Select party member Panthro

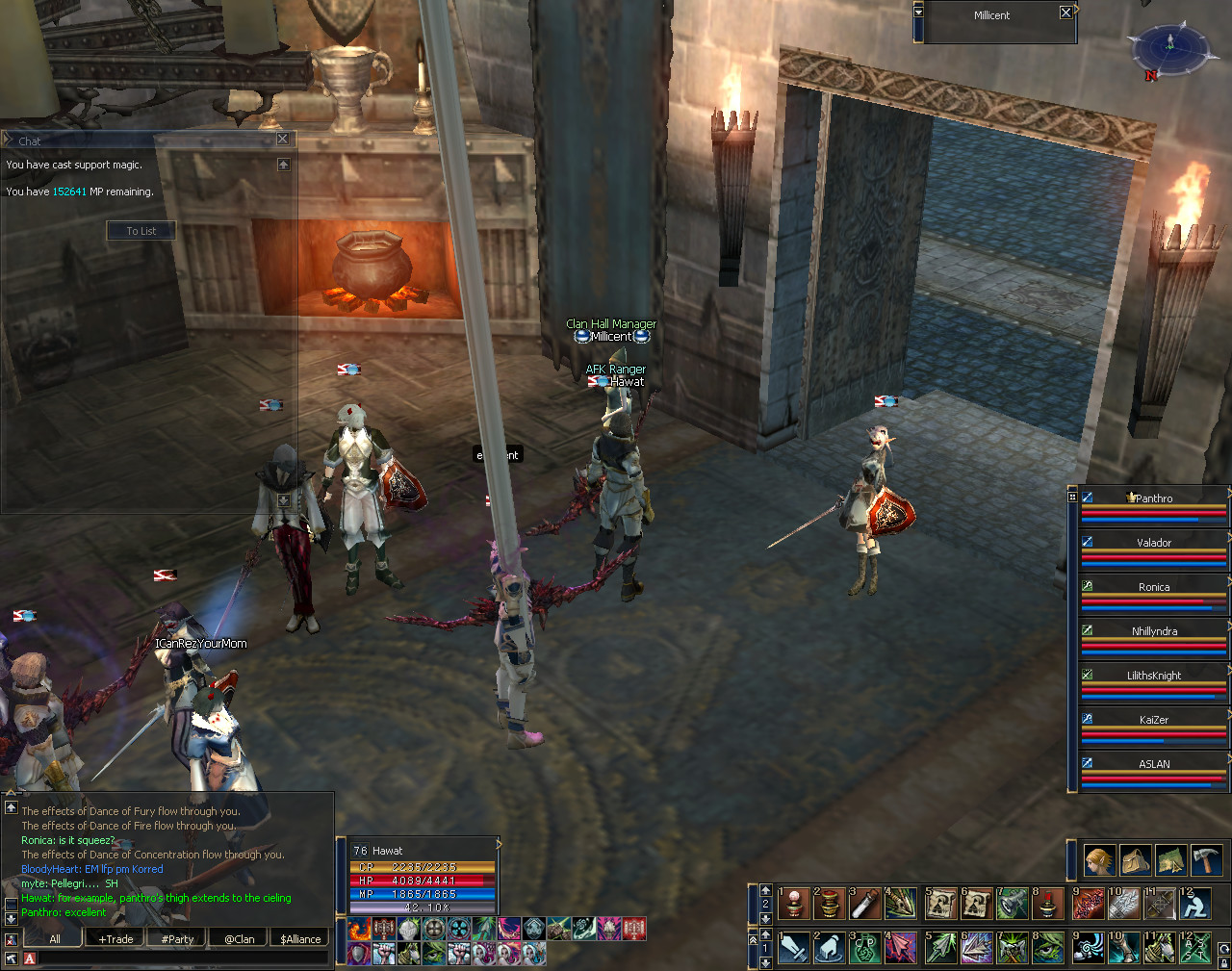coord(1154,498)
